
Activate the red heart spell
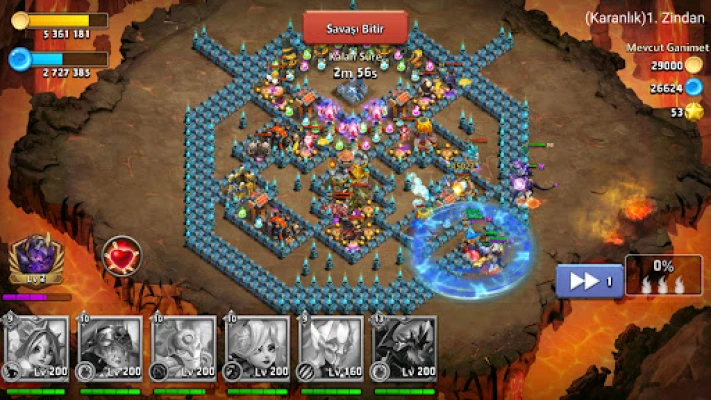click(x=122, y=255)
